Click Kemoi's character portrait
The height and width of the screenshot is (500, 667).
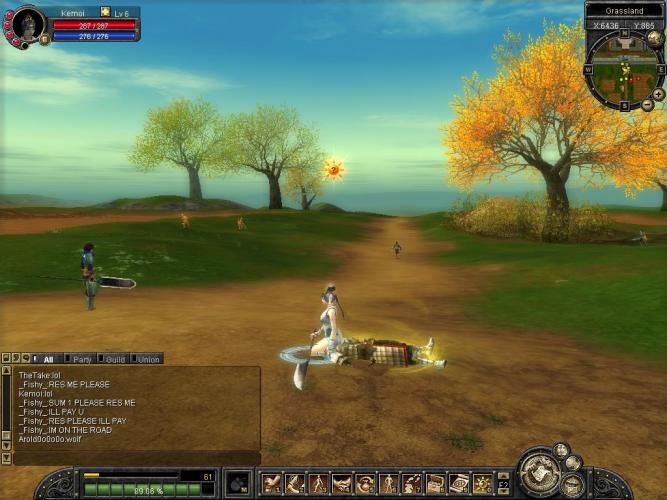[x=27, y=24]
